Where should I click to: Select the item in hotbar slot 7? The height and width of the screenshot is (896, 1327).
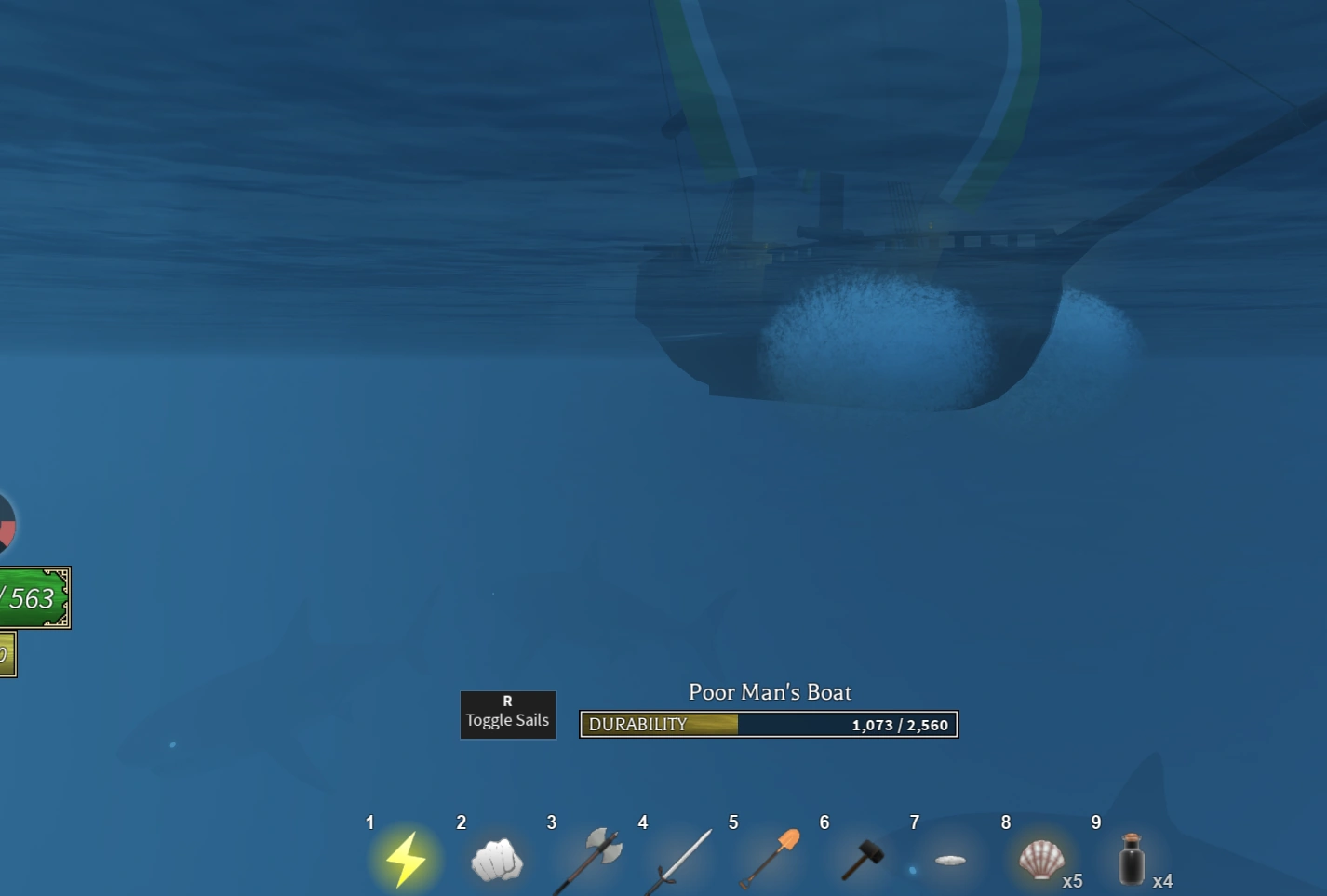[950, 858]
